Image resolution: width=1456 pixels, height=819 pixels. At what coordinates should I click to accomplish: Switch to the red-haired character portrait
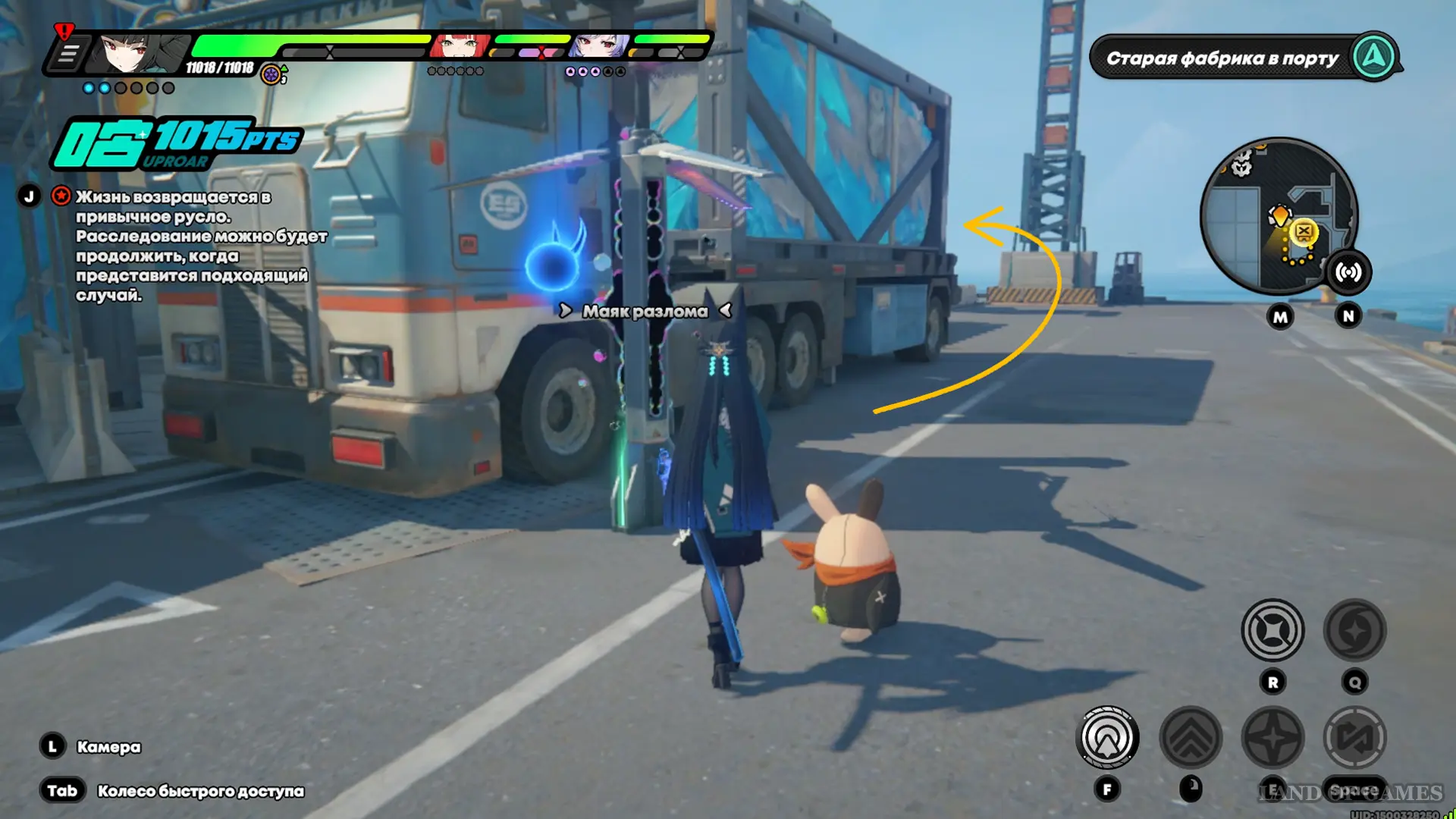(460, 47)
